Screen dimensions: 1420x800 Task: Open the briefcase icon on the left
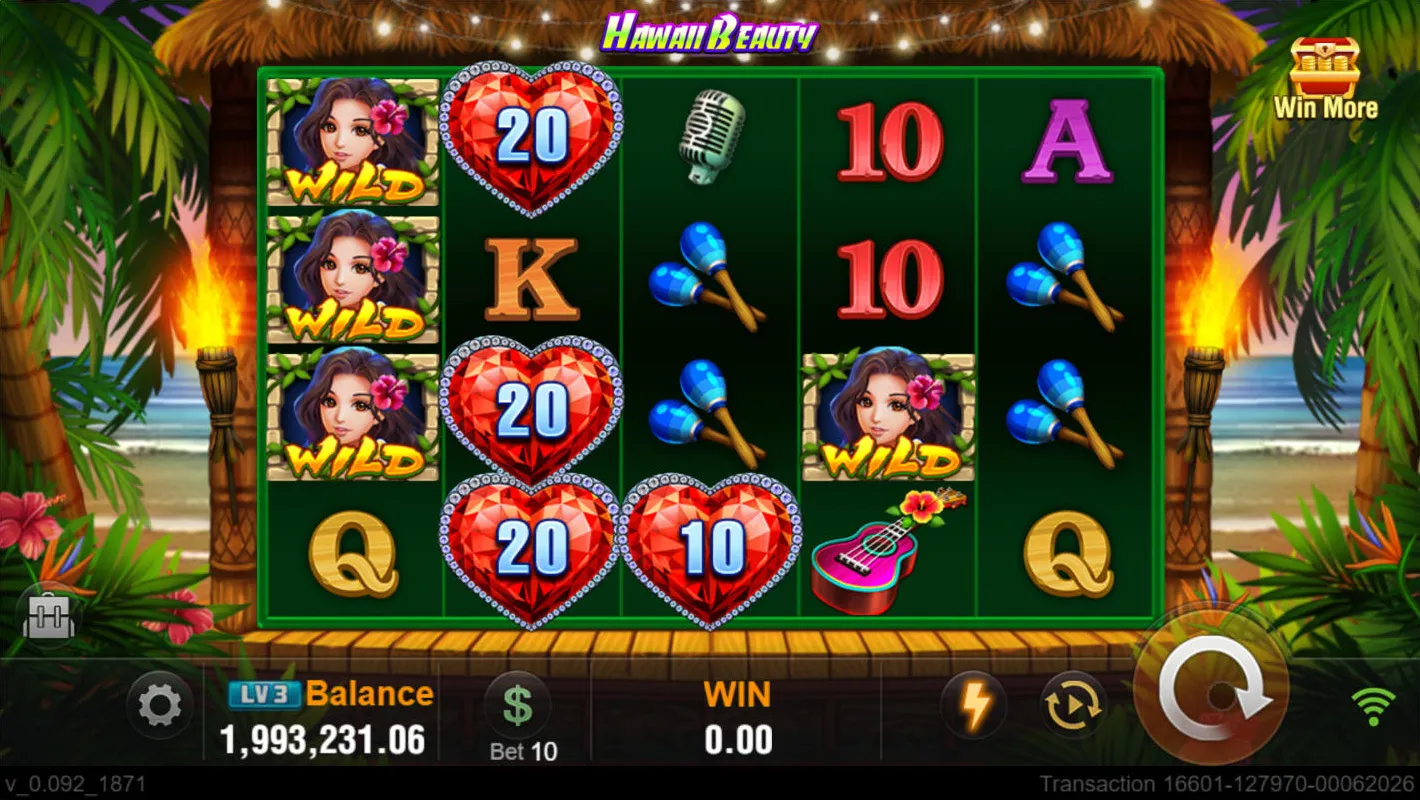pyautogui.click(x=50, y=618)
